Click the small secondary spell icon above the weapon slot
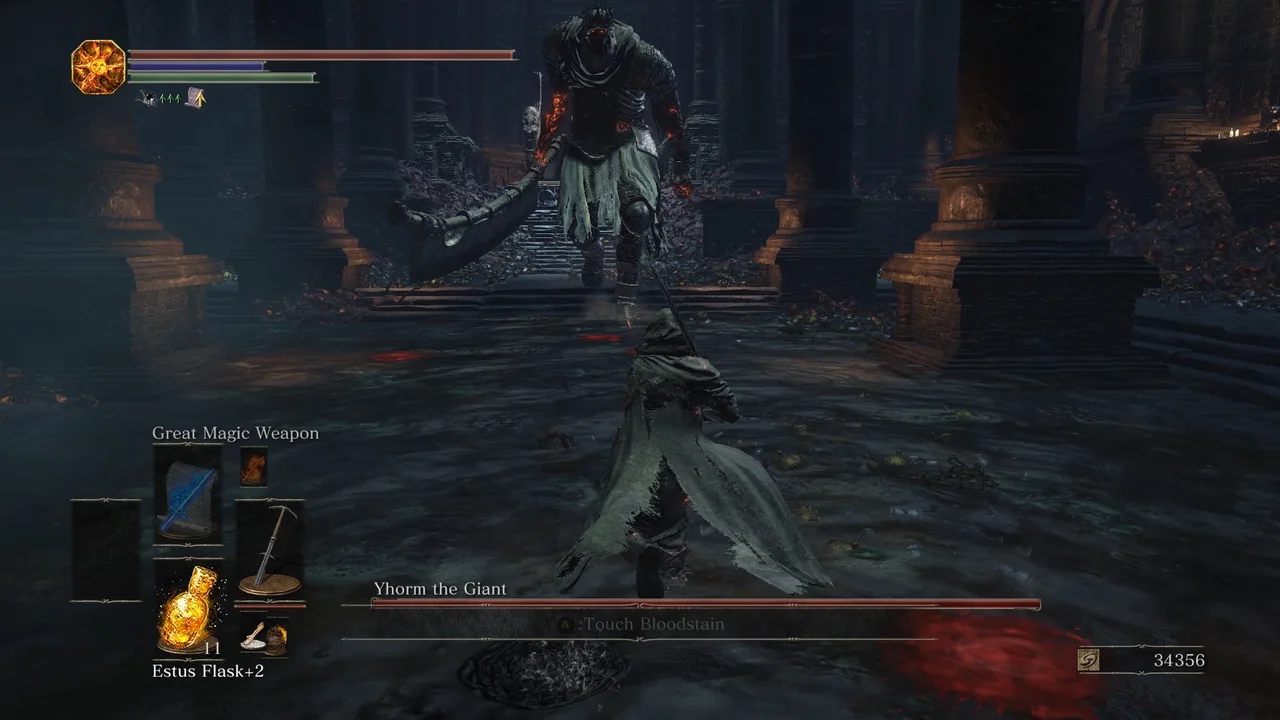Image resolution: width=1280 pixels, height=720 pixels. [252, 465]
